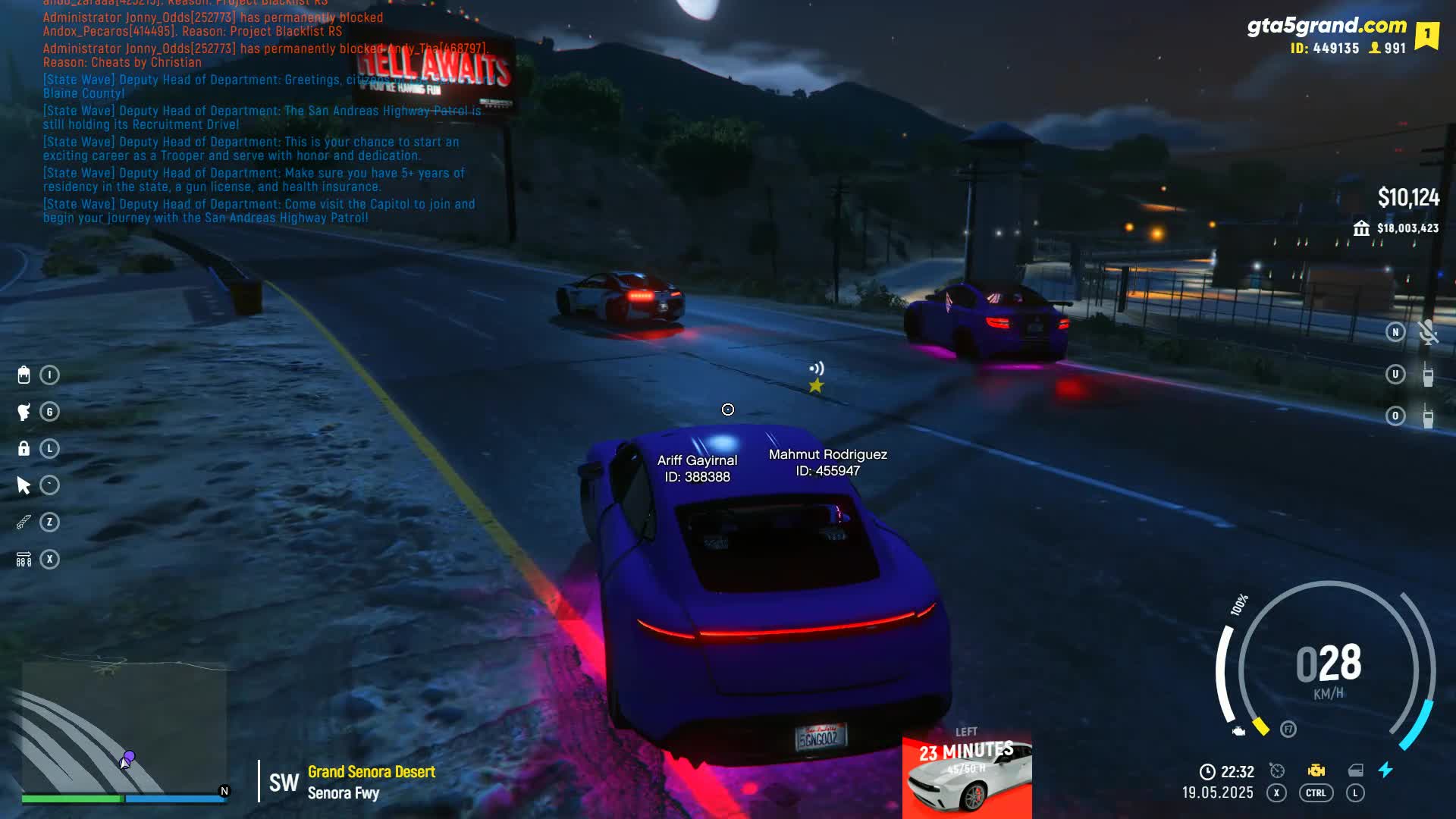1456x819 pixels.
Task: Click the gta5grand.com logo
Action: click(x=1326, y=26)
